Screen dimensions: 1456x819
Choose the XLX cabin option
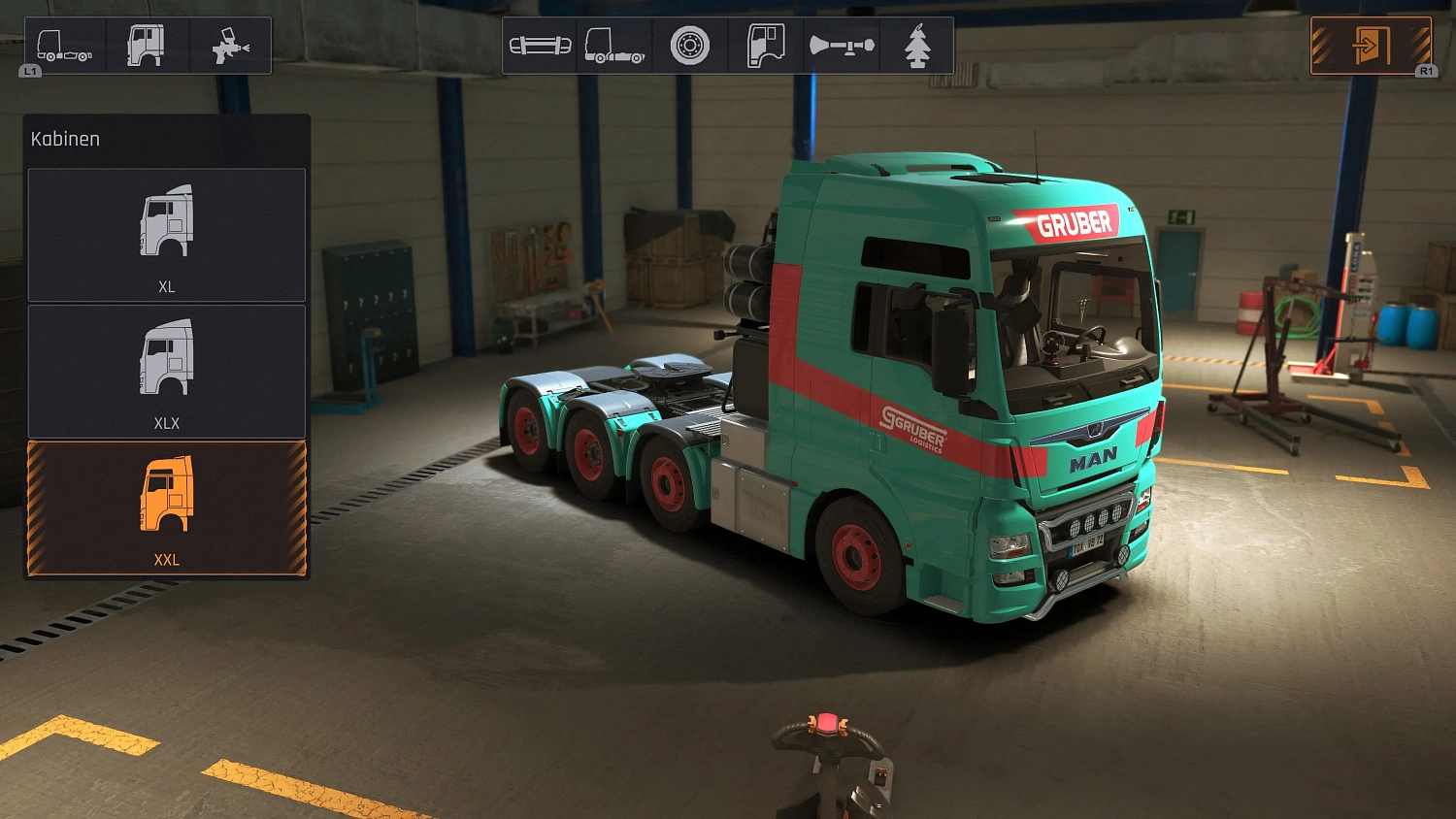166,371
